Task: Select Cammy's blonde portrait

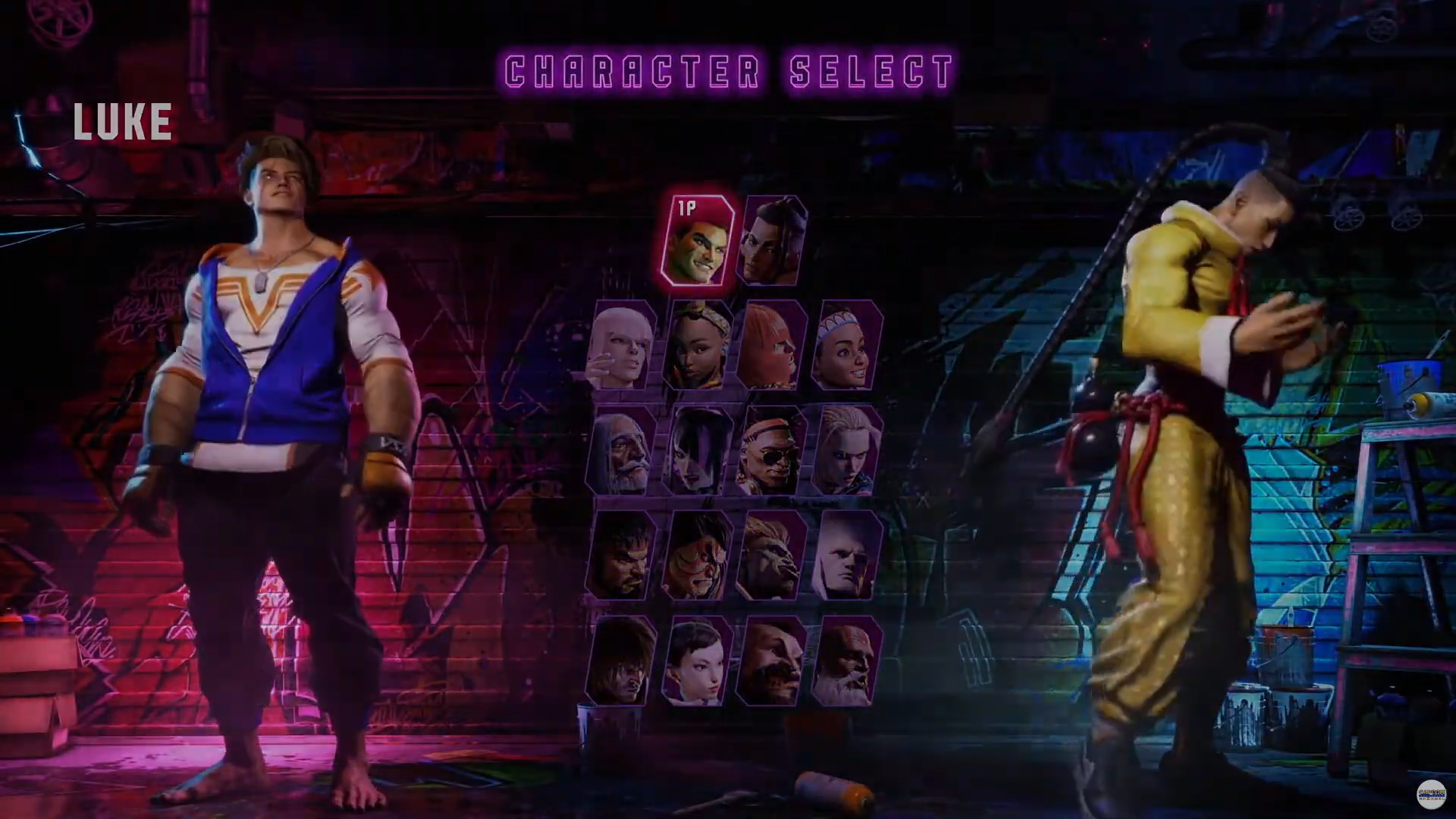Action: click(846, 451)
